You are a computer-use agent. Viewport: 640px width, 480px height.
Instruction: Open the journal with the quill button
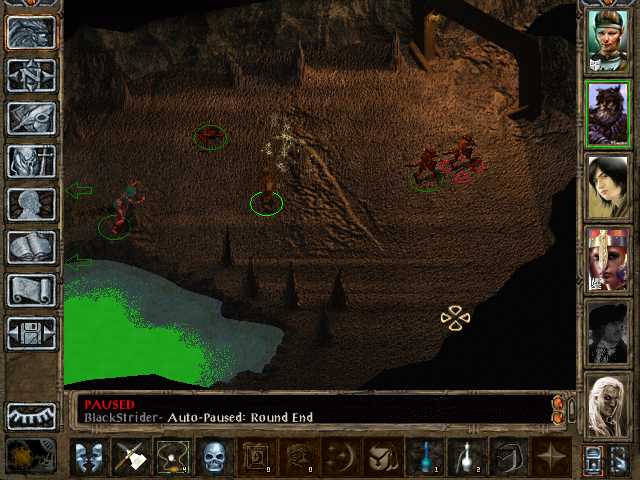(x=31, y=117)
